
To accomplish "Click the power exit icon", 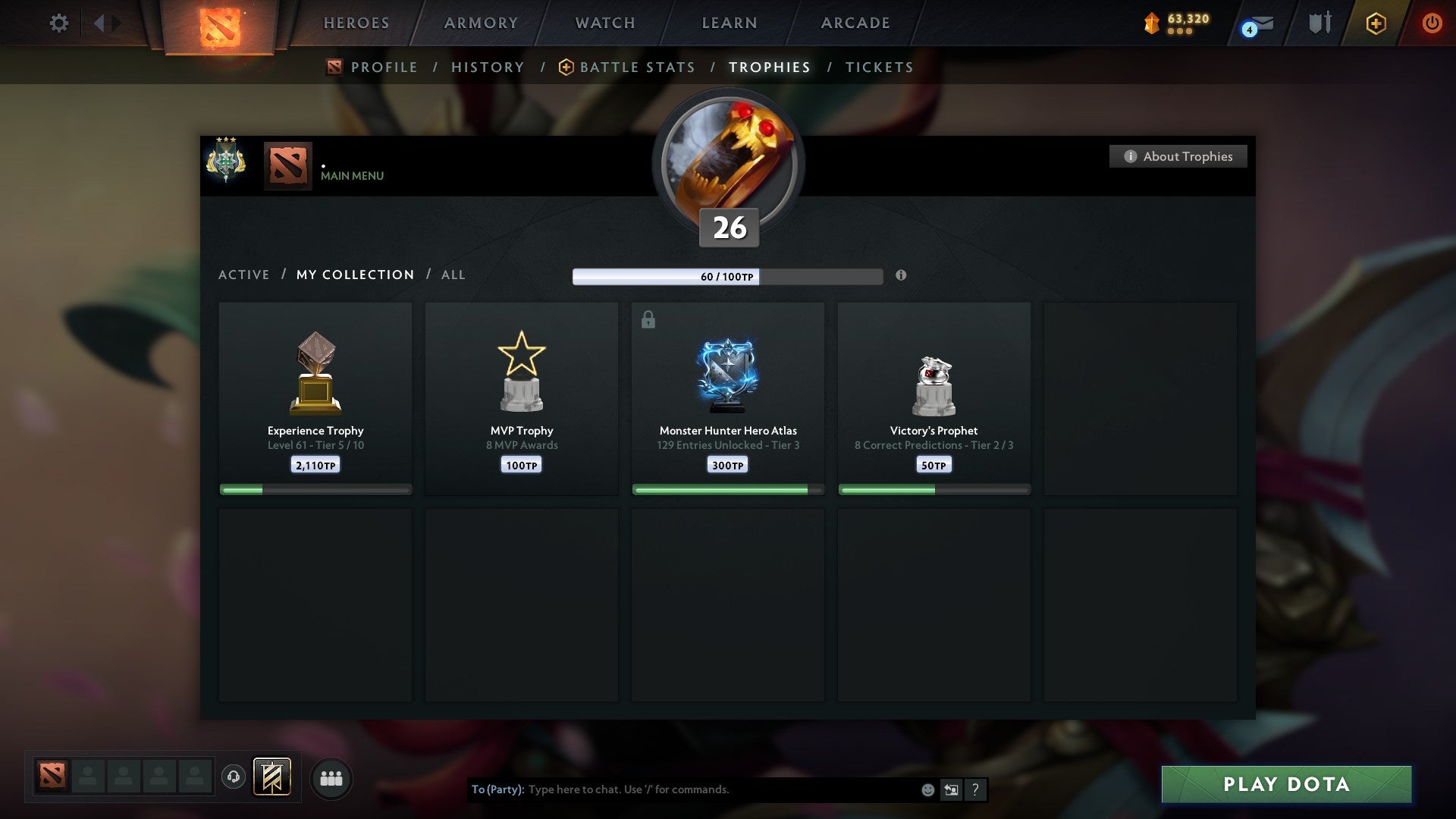I will click(1432, 23).
